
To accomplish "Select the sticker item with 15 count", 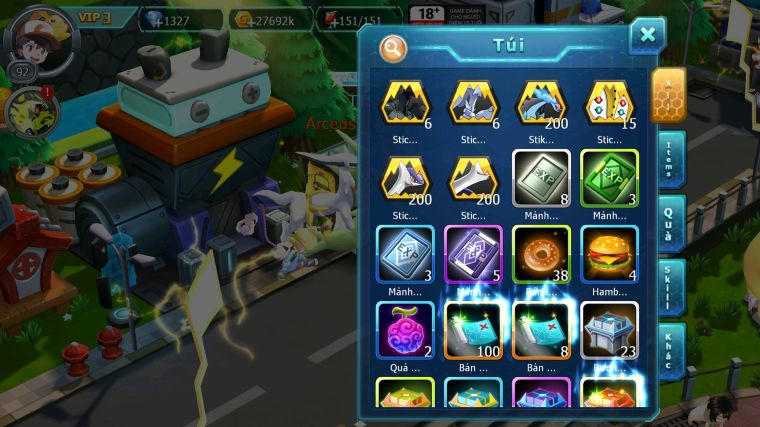I will click(x=609, y=102).
